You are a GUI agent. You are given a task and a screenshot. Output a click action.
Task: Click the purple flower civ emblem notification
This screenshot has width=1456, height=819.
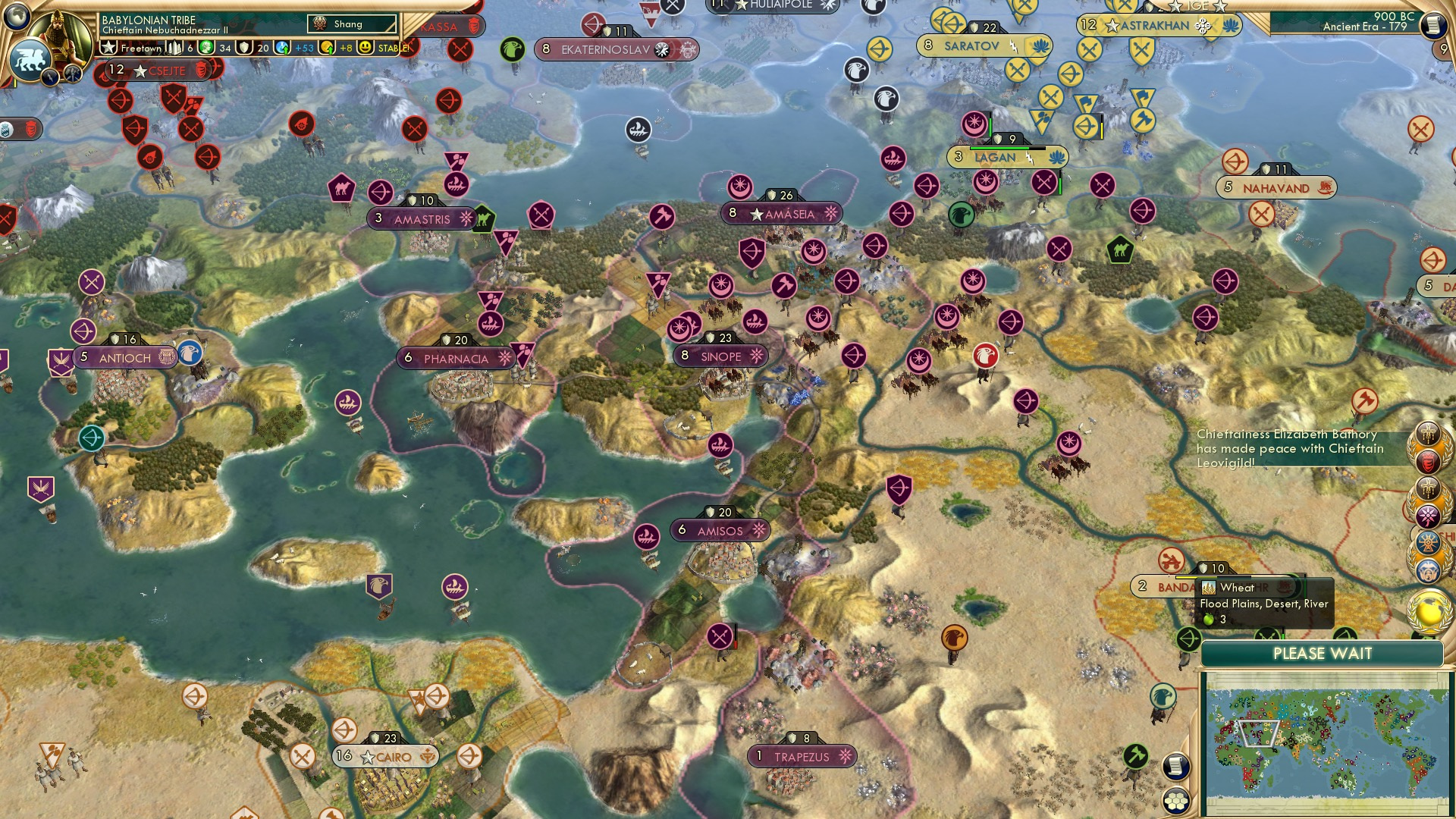(x=1428, y=515)
